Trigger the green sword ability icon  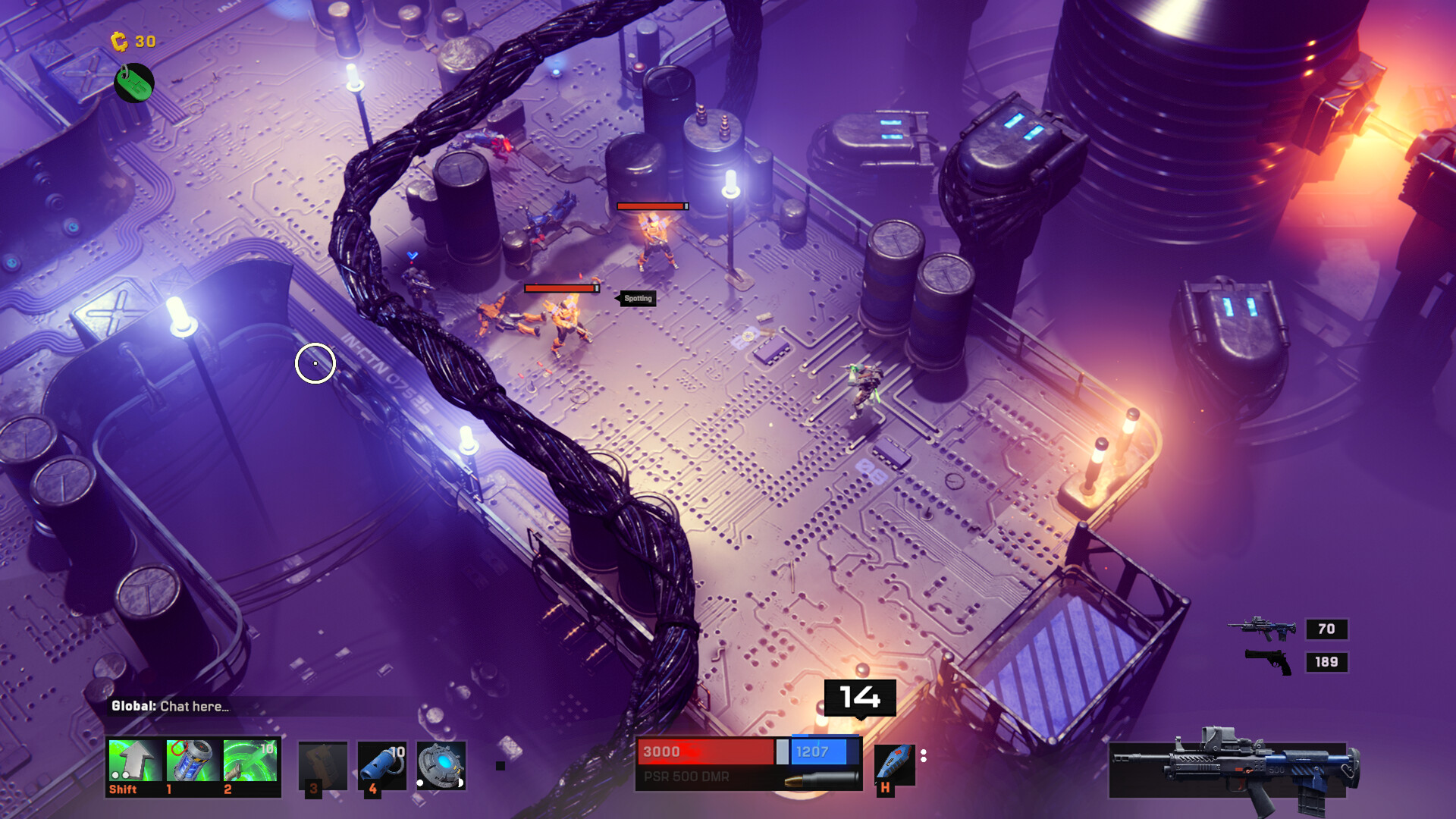point(250,761)
